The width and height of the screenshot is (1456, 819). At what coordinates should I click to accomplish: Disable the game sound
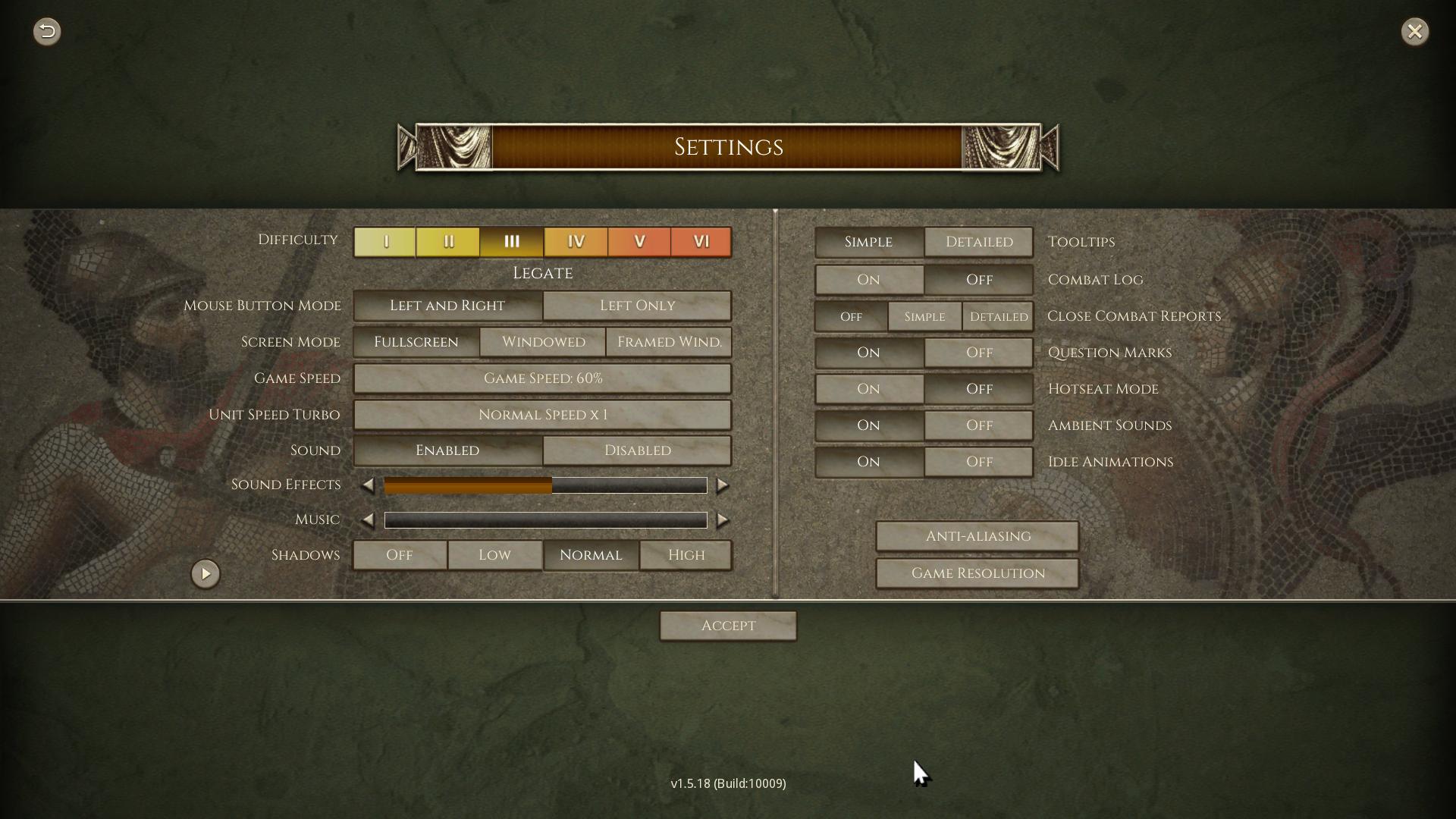pos(637,450)
